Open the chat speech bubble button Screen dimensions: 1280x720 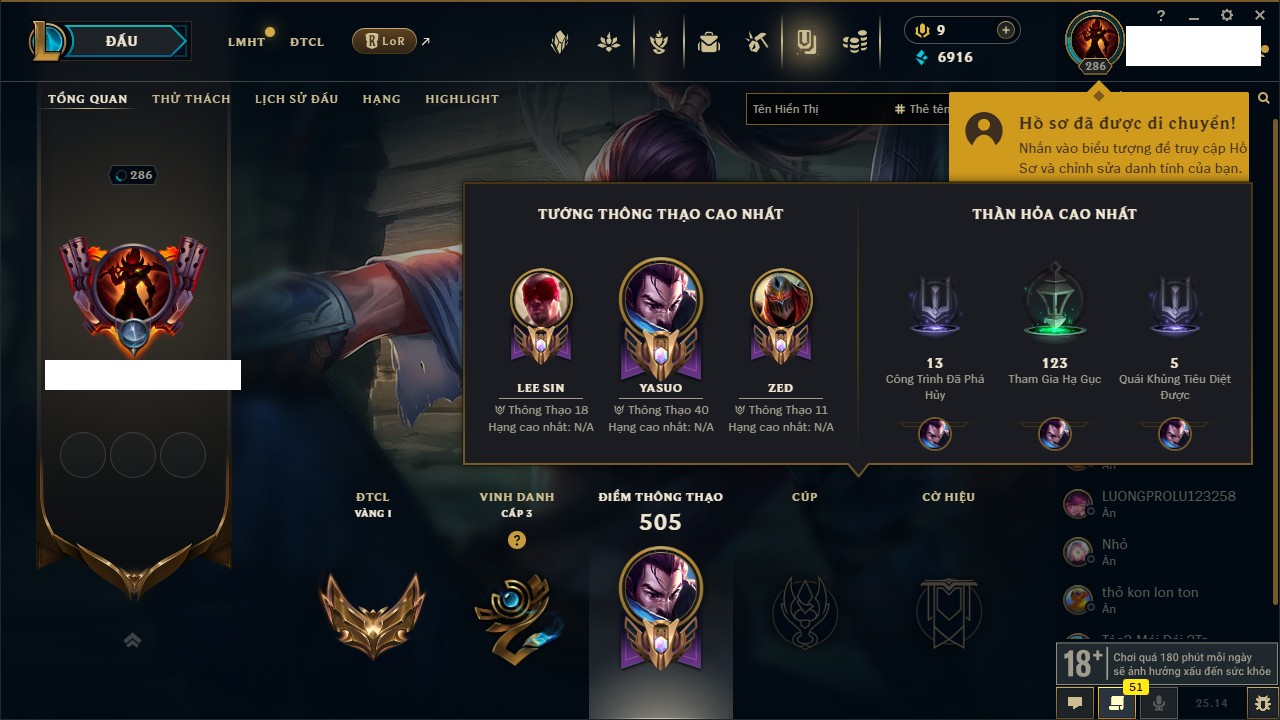point(1075,703)
